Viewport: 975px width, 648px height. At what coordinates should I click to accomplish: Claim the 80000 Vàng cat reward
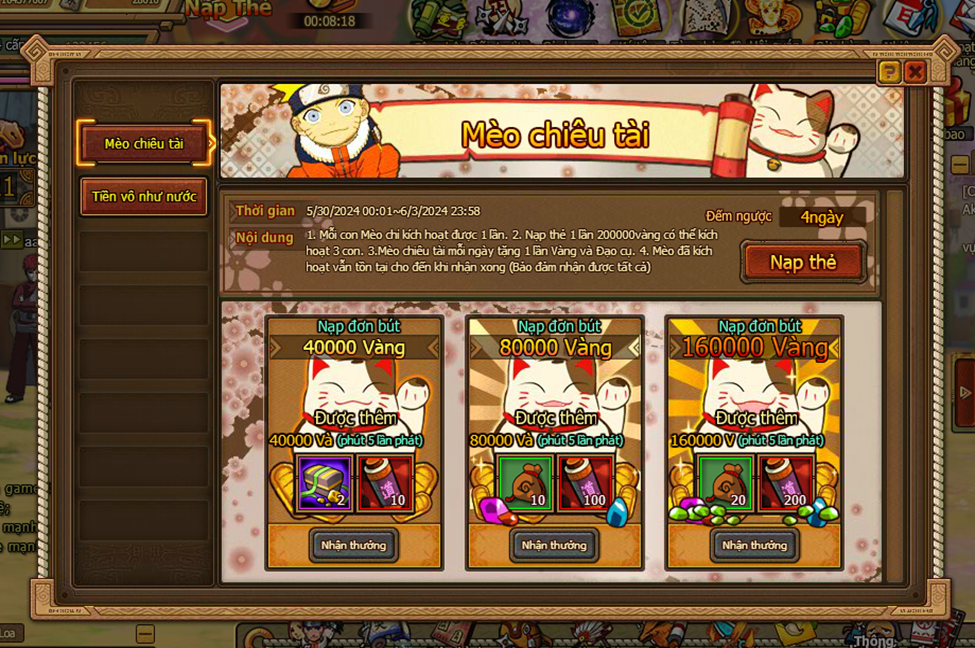553,545
